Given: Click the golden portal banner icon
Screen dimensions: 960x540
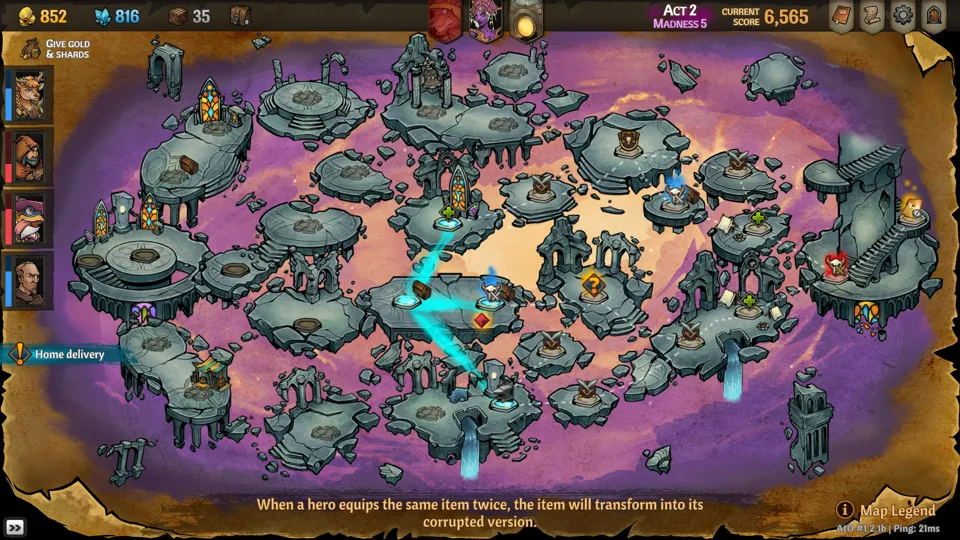Looking at the screenshot, I should tap(524, 20).
